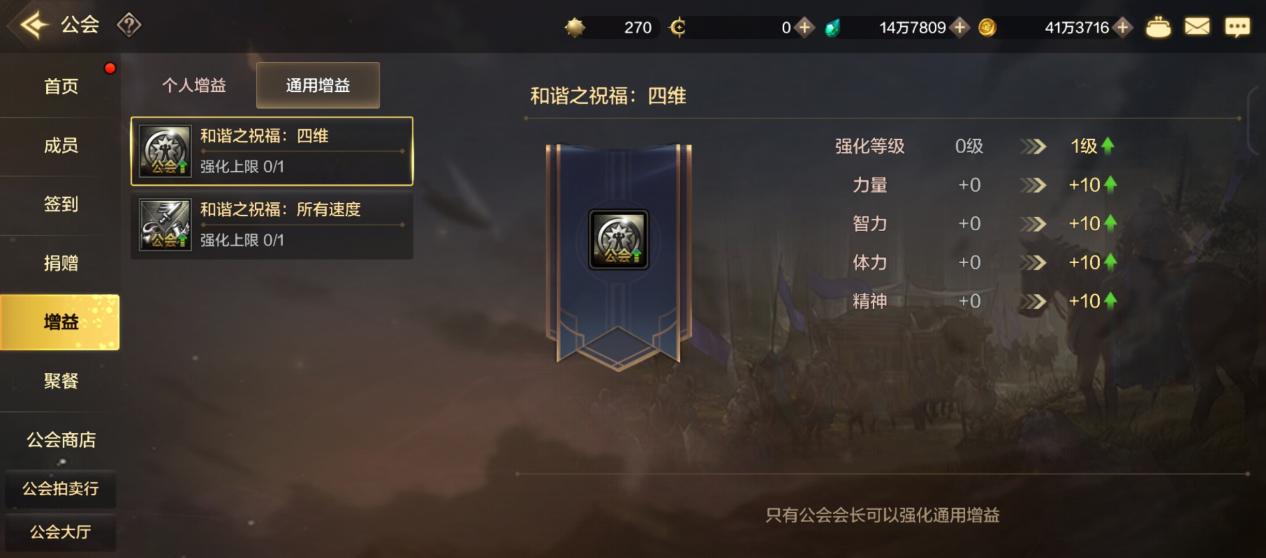Switch to the 个人增益 tab

click(194, 86)
